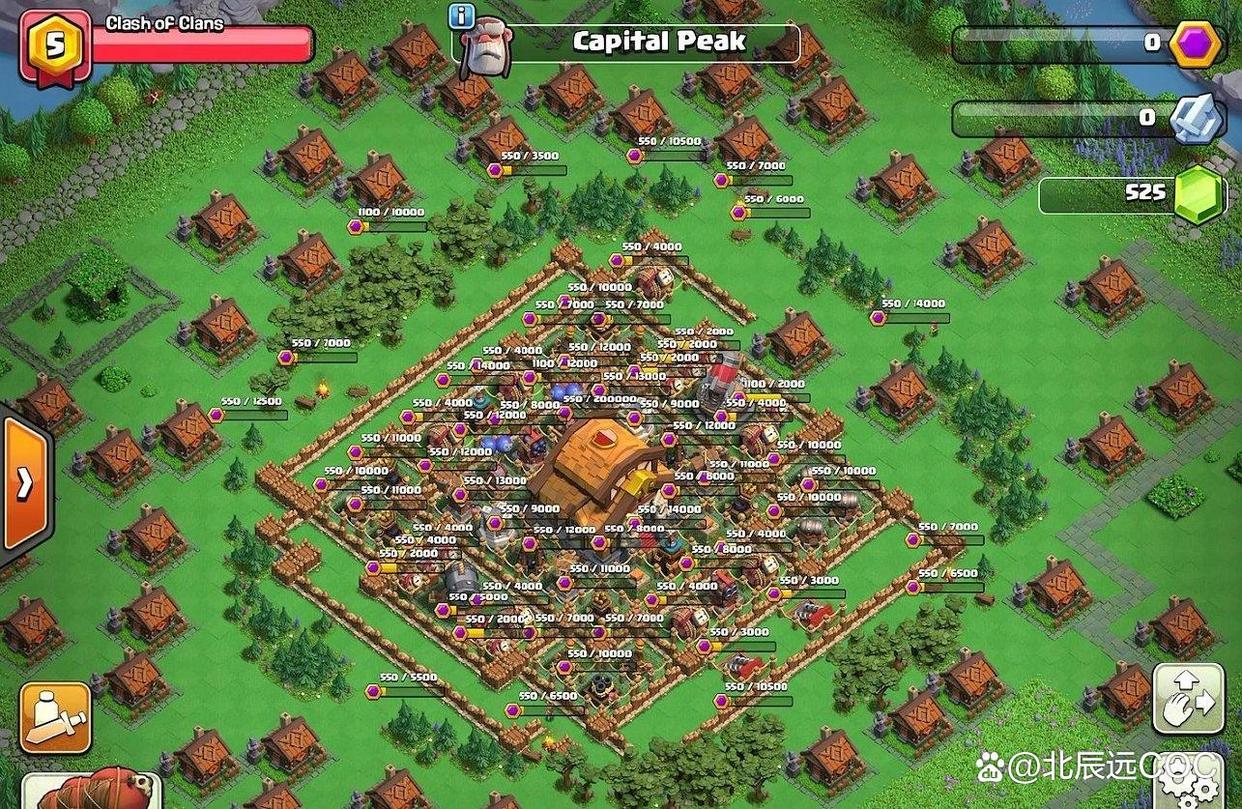Open the sword and bottle army button
Screen dimensions: 1242x809
pos(55,718)
